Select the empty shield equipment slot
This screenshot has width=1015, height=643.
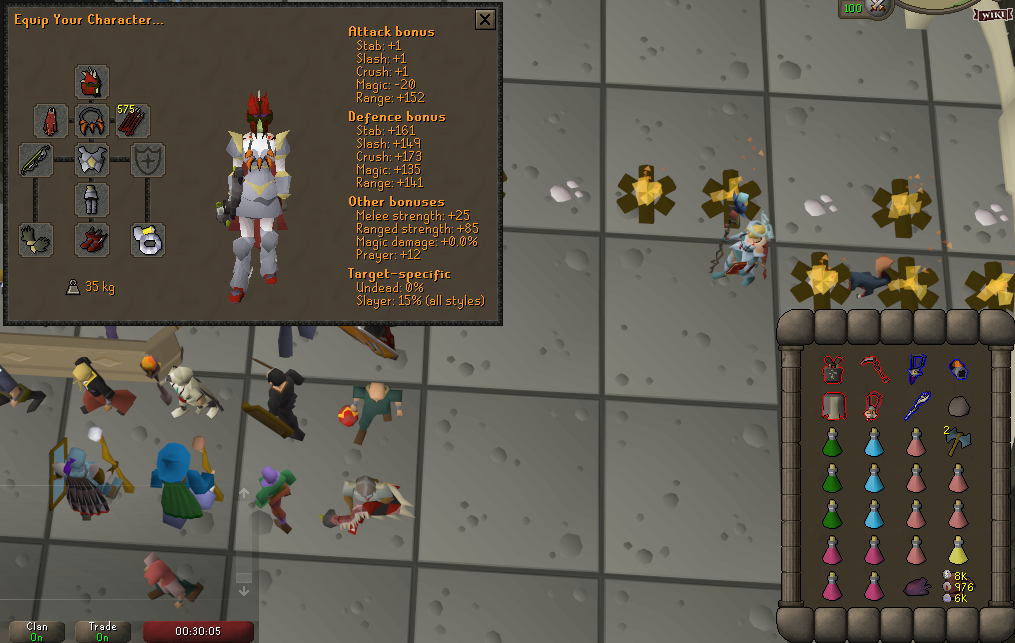148,160
